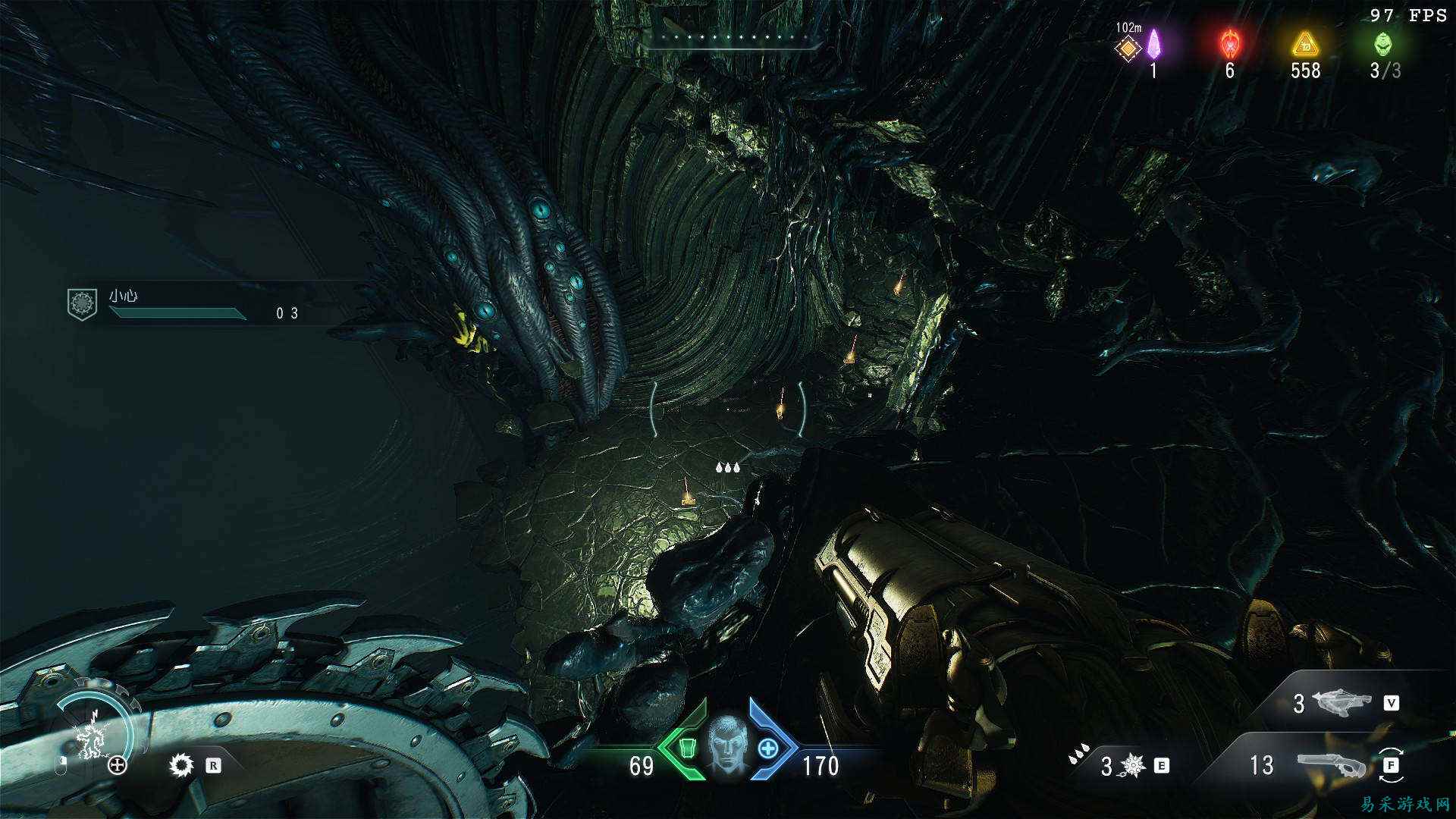Click the compass bar at top
This screenshot has height=819, width=1456.
(733, 38)
